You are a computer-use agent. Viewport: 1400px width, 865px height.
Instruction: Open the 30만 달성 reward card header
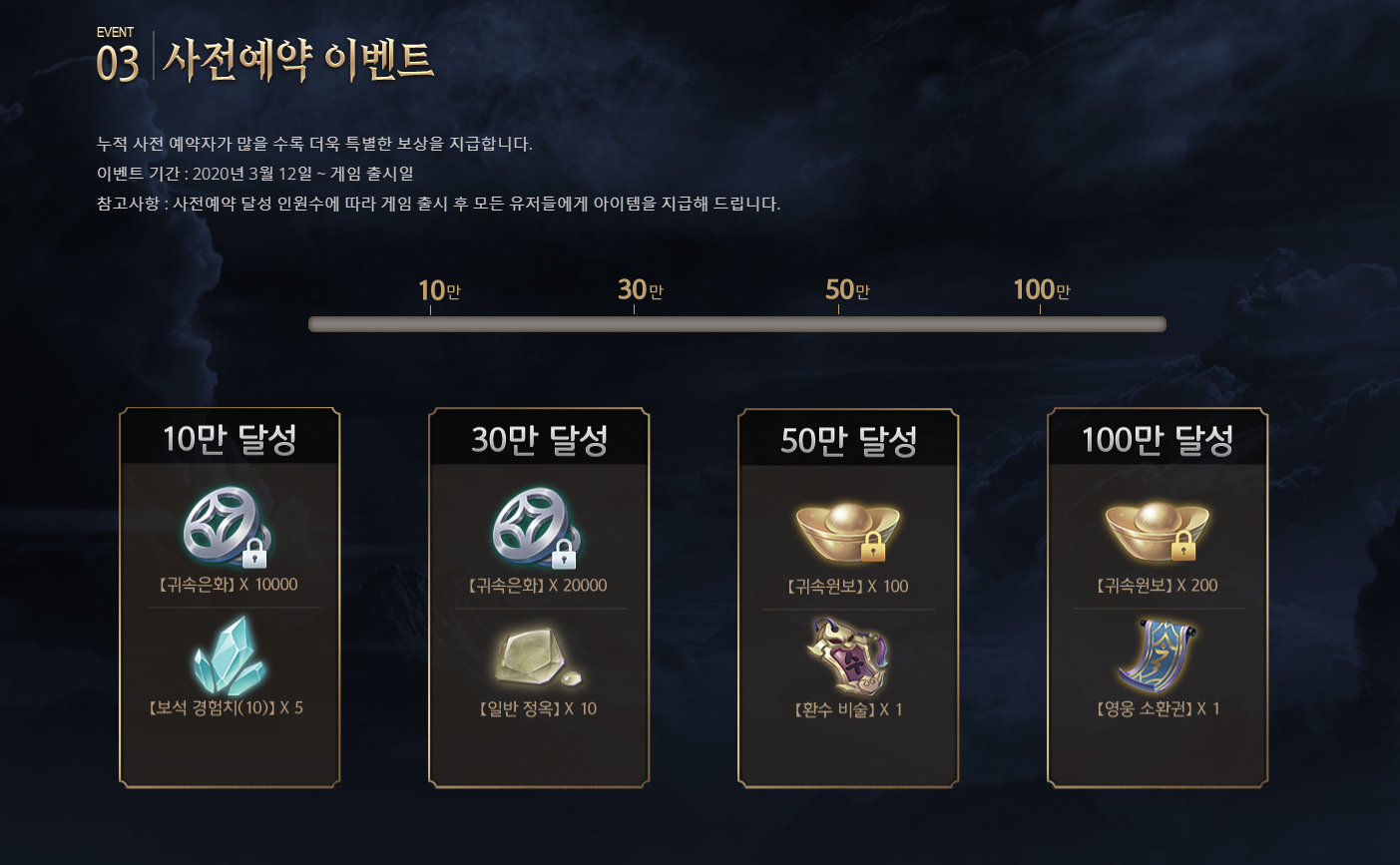pyautogui.click(x=539, y=439)
